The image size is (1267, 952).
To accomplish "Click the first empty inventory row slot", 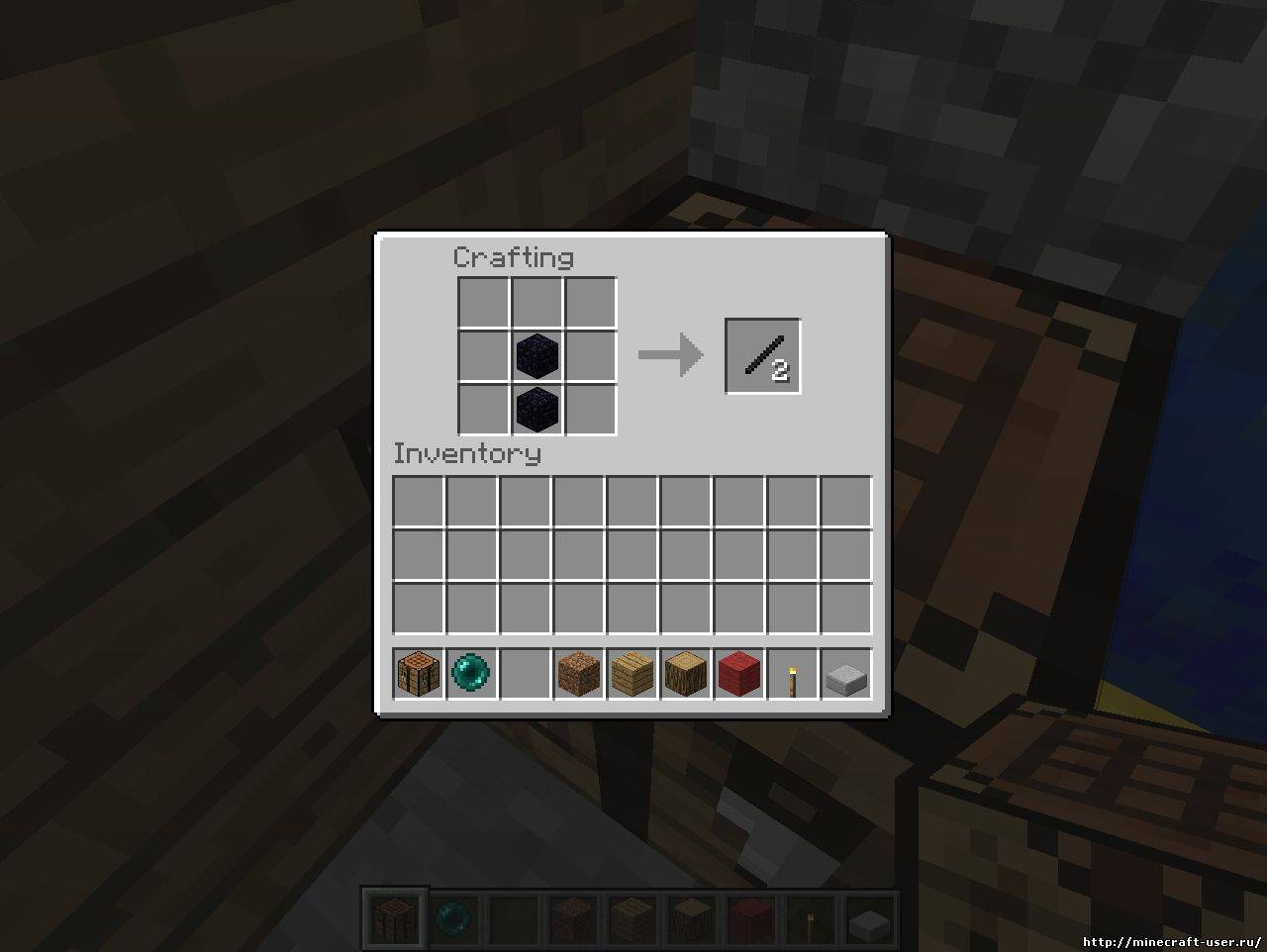I will (417, 503).
